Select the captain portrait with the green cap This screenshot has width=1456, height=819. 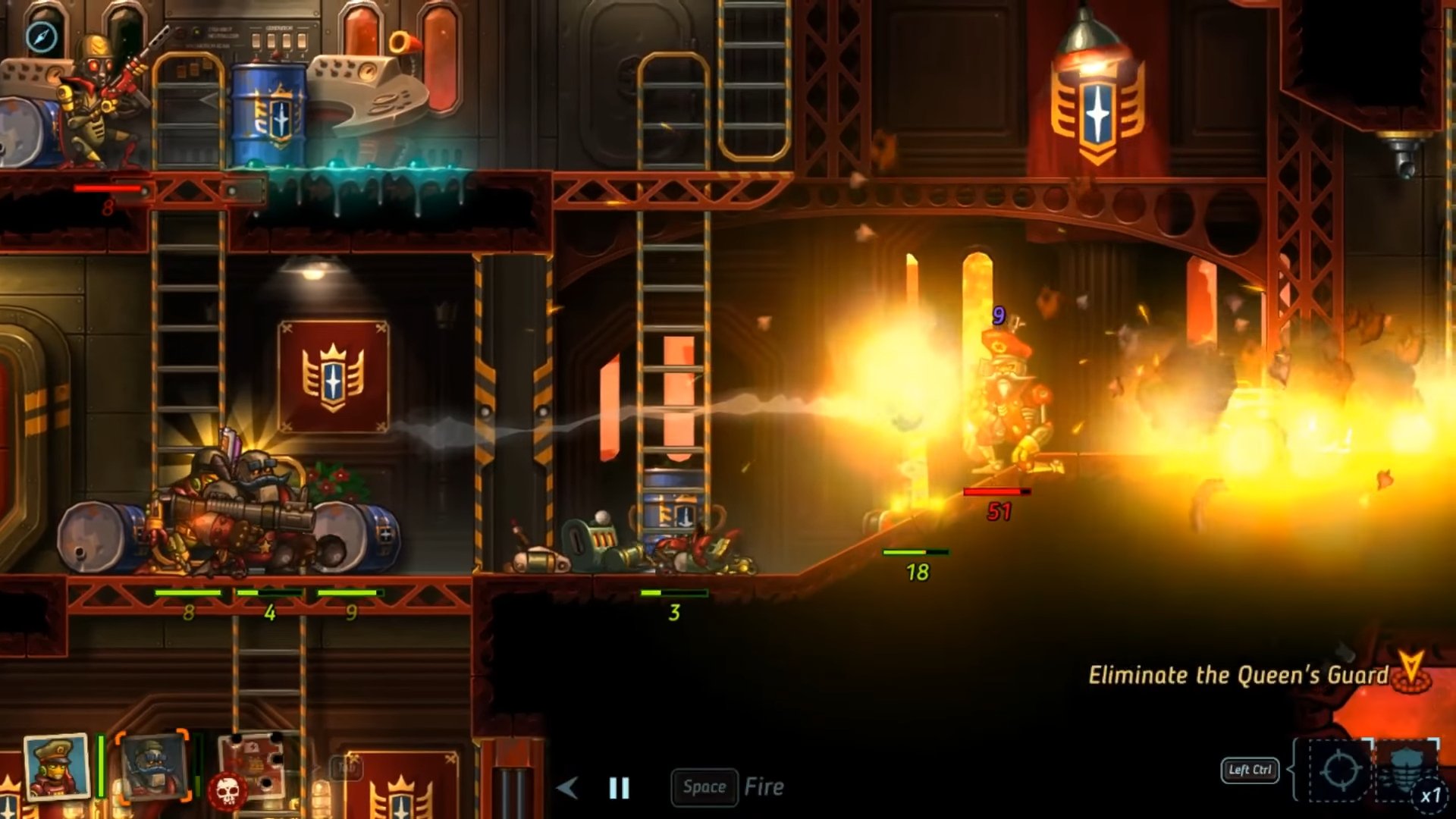[56, 767]
